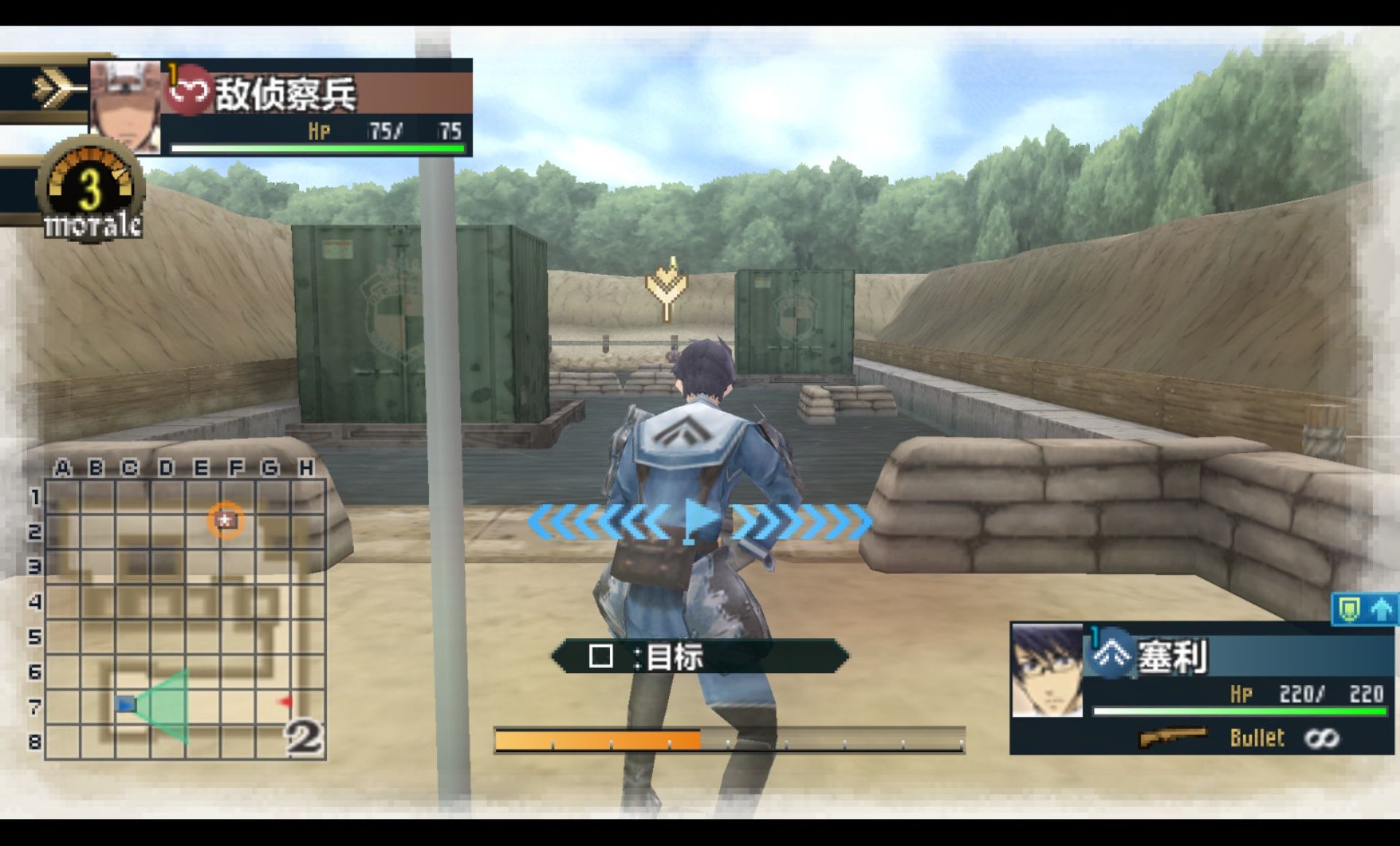The height and width of the screenshot is (846, 1400).
Task: Select the shield and up-arrow status icon
Action: (1364, 609)
